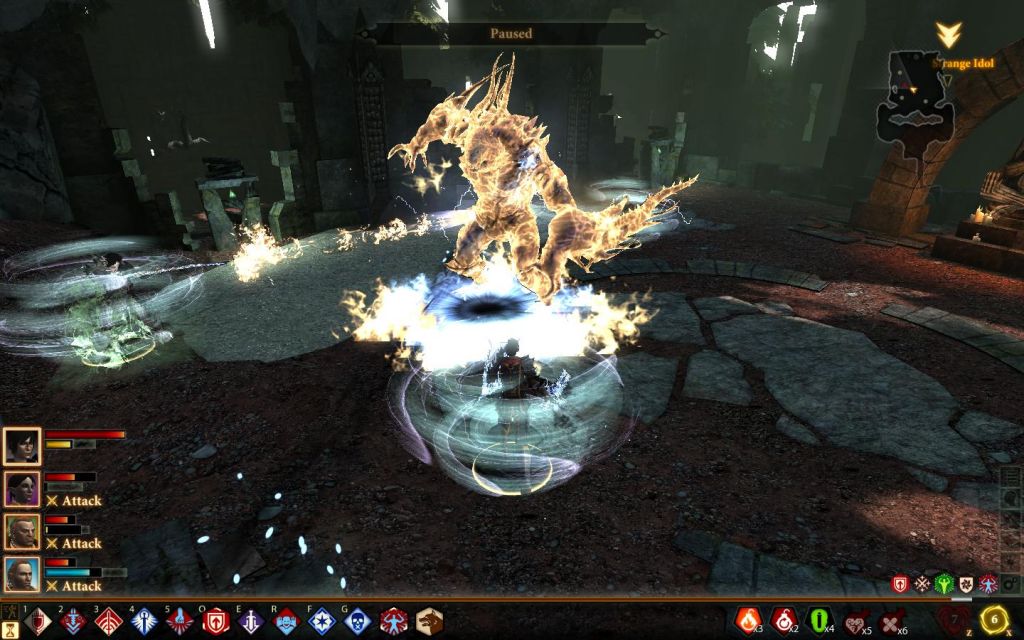This screenshot has width=1024, height=640.
Task: Activate the wolf head ability on the hotbar
Action: click(x=429, y=622)
